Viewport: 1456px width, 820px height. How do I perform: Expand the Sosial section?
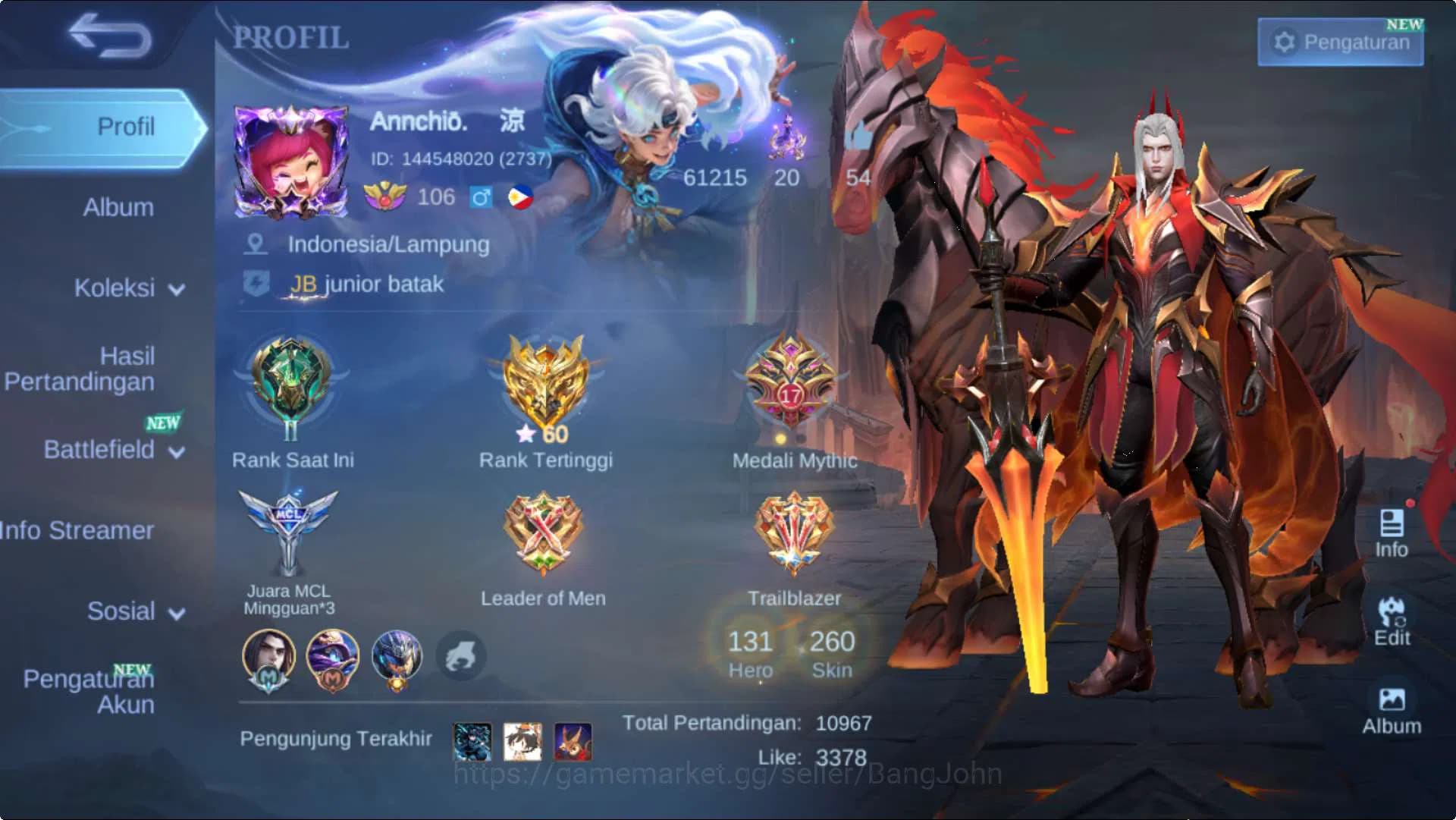[x=121, y=611]
